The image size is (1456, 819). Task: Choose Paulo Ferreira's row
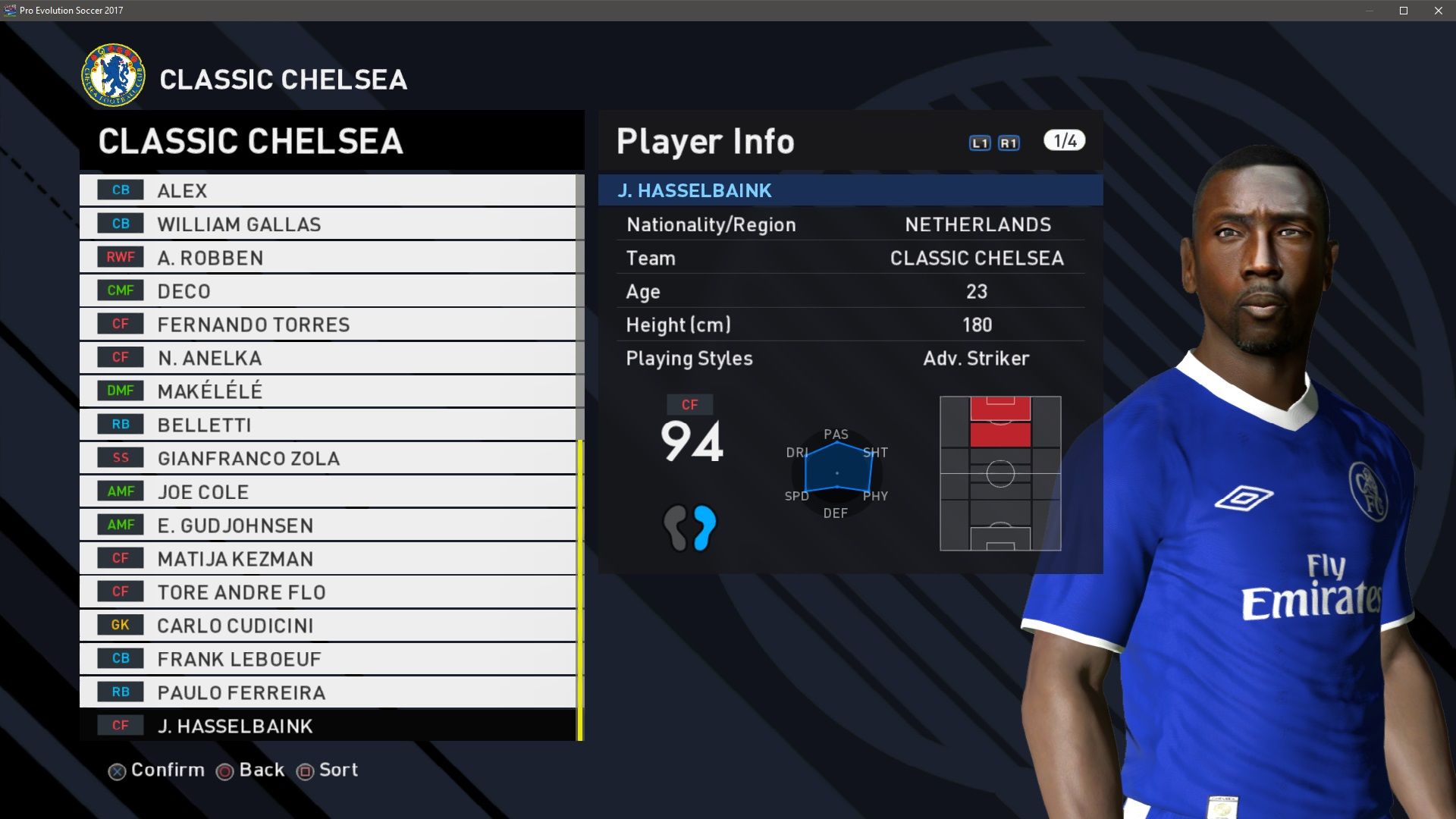click(x=328, y=692)
